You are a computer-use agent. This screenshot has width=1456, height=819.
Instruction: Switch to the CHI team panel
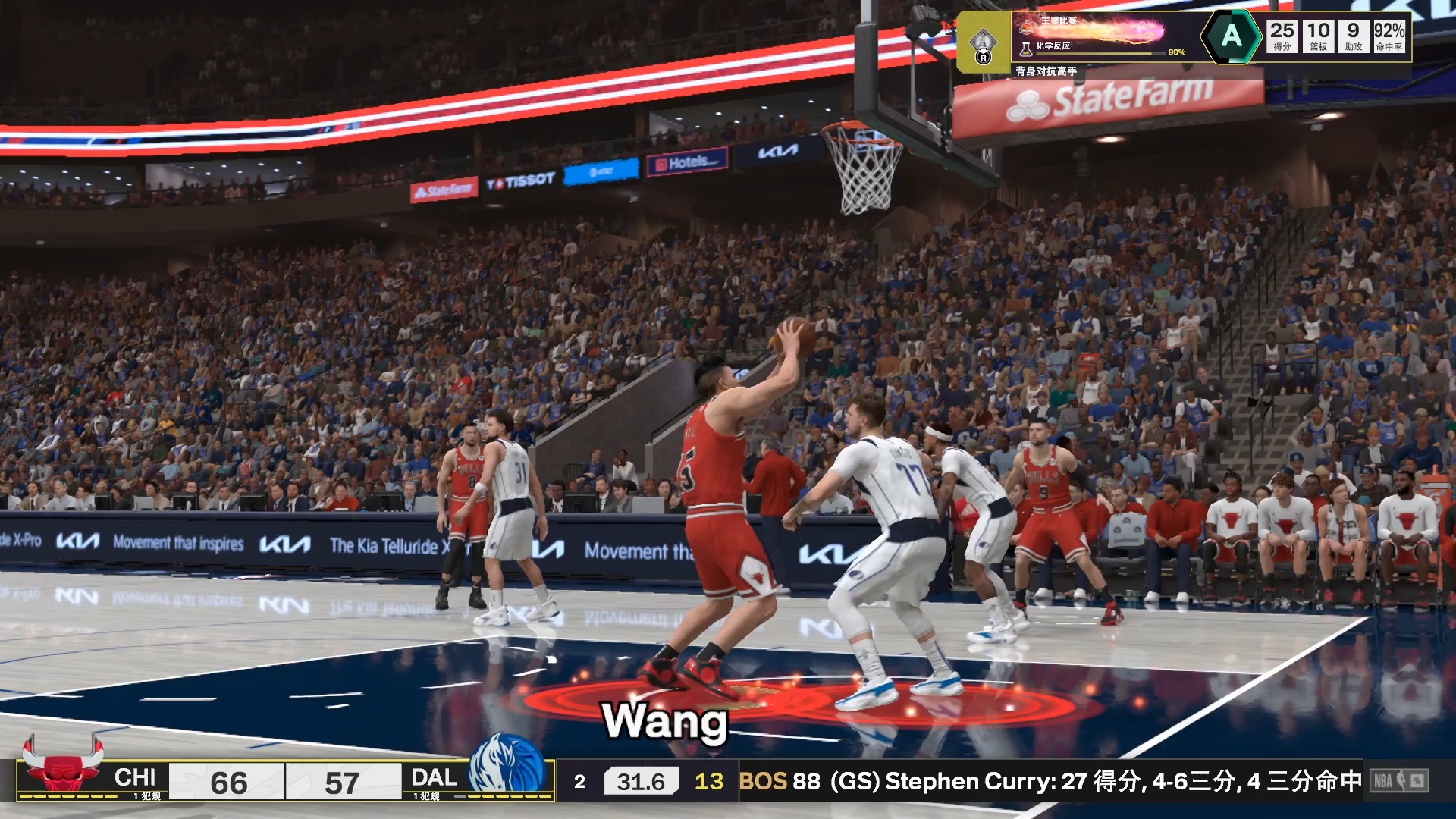click(136, 778)
